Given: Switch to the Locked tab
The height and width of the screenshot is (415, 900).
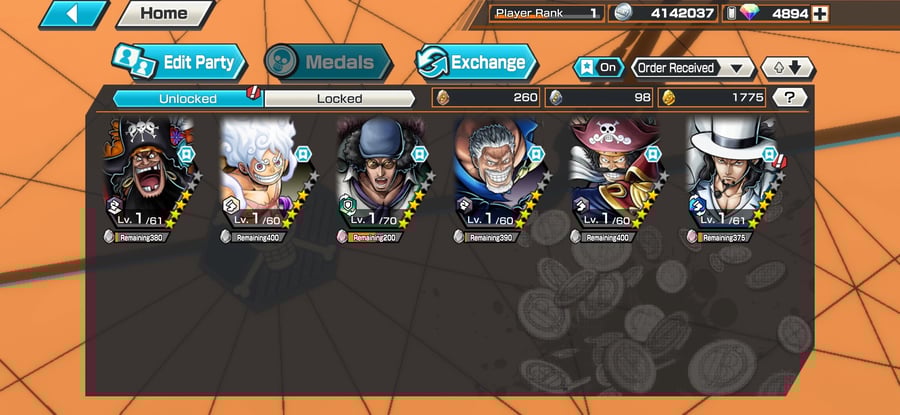Looking at the screenshot, I should [x=339, y=98].
